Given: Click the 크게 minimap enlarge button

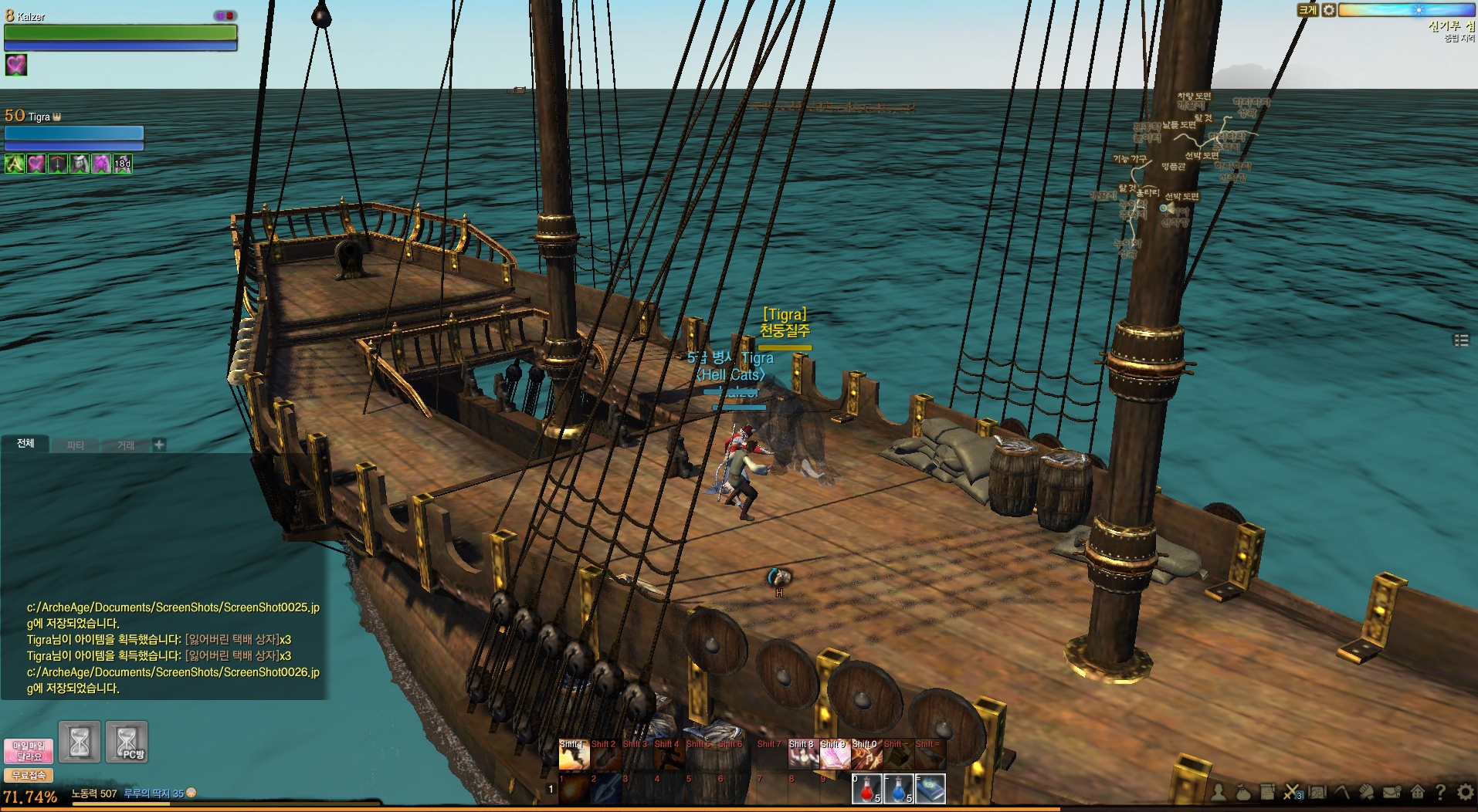Looking at the screenshot, I should [1307, 10].
